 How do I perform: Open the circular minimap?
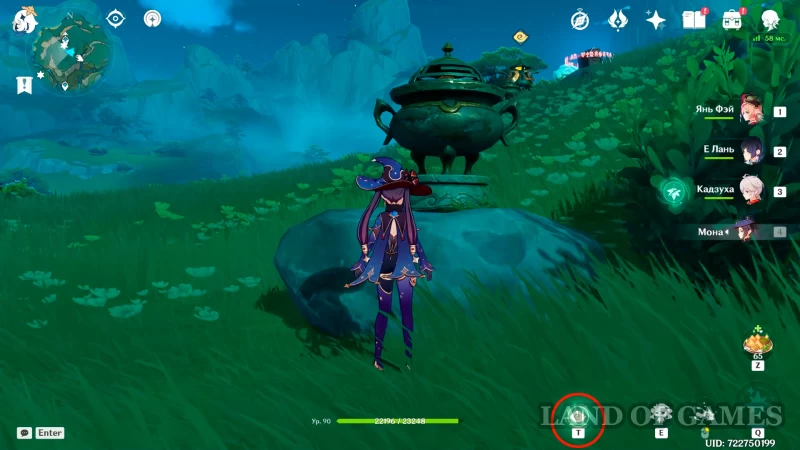click(70, 56)
